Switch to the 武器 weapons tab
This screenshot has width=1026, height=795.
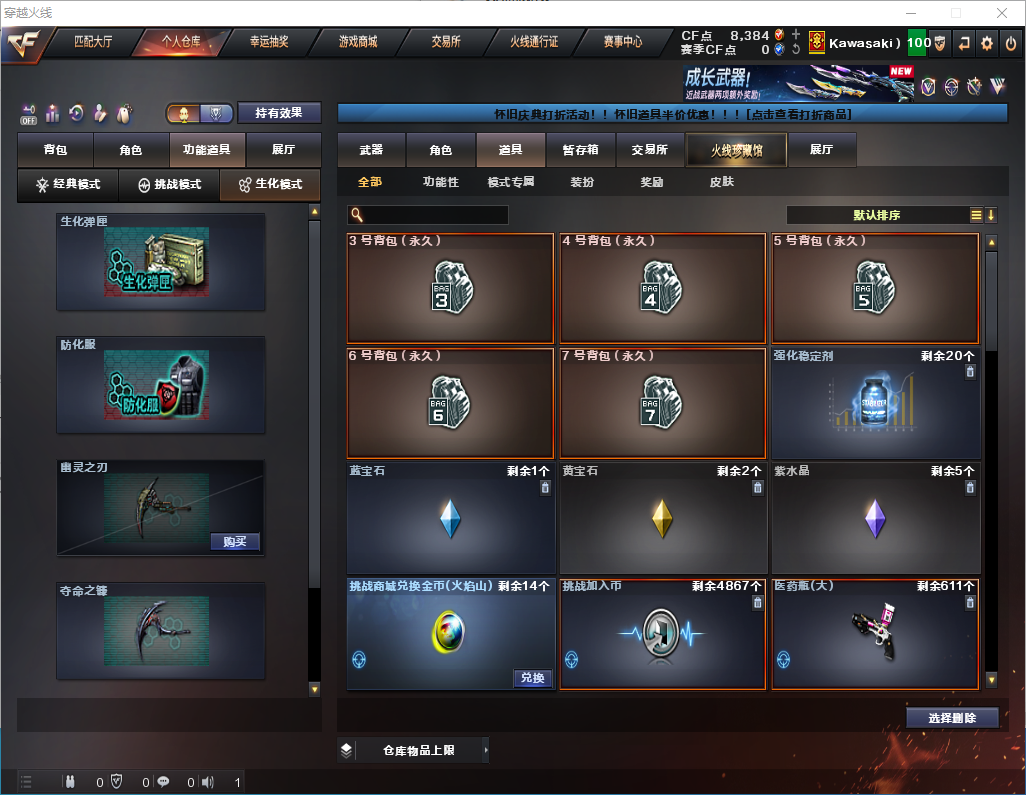point(371,150)
